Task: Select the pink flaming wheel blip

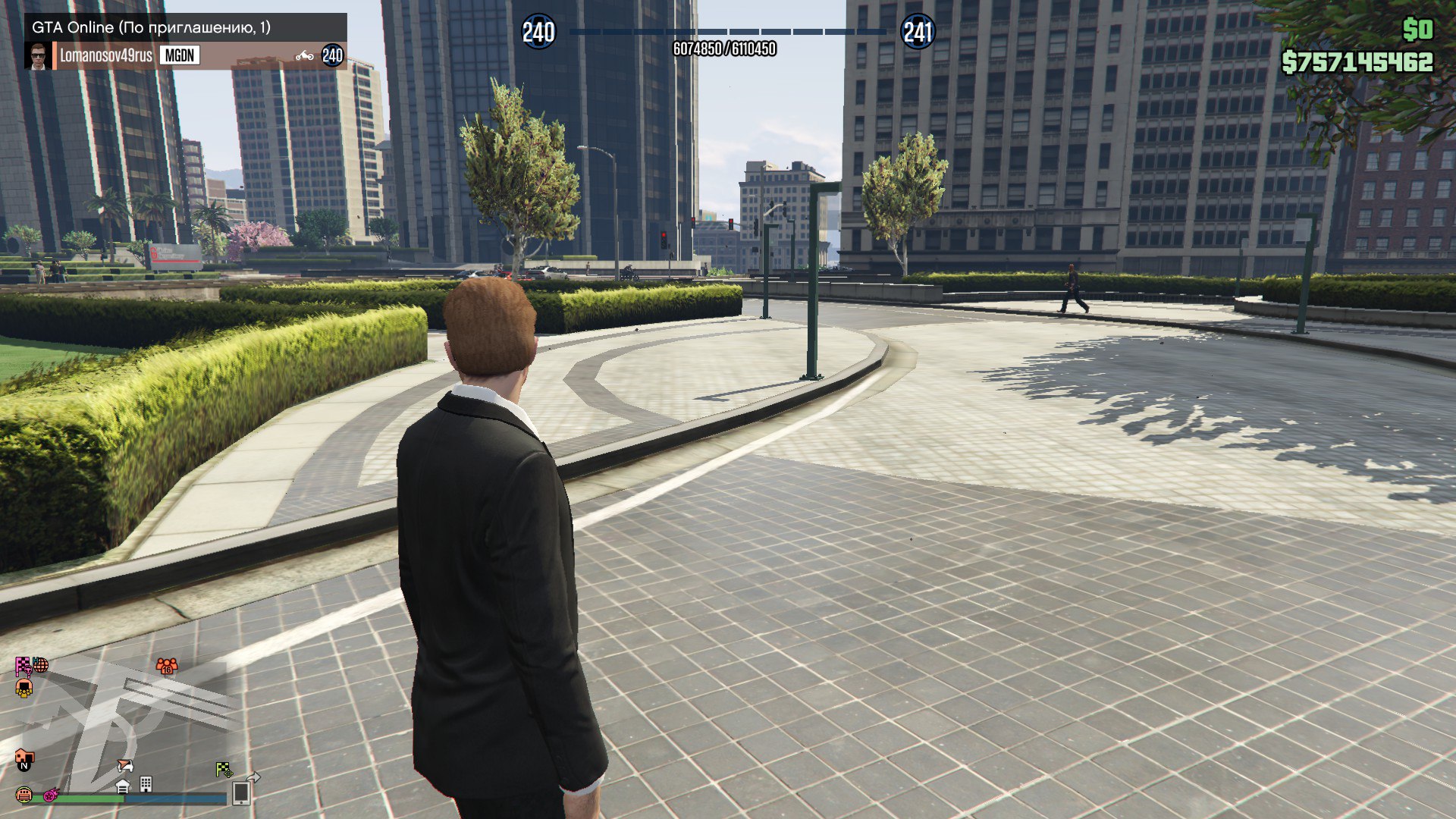Action: coord(51,795)
